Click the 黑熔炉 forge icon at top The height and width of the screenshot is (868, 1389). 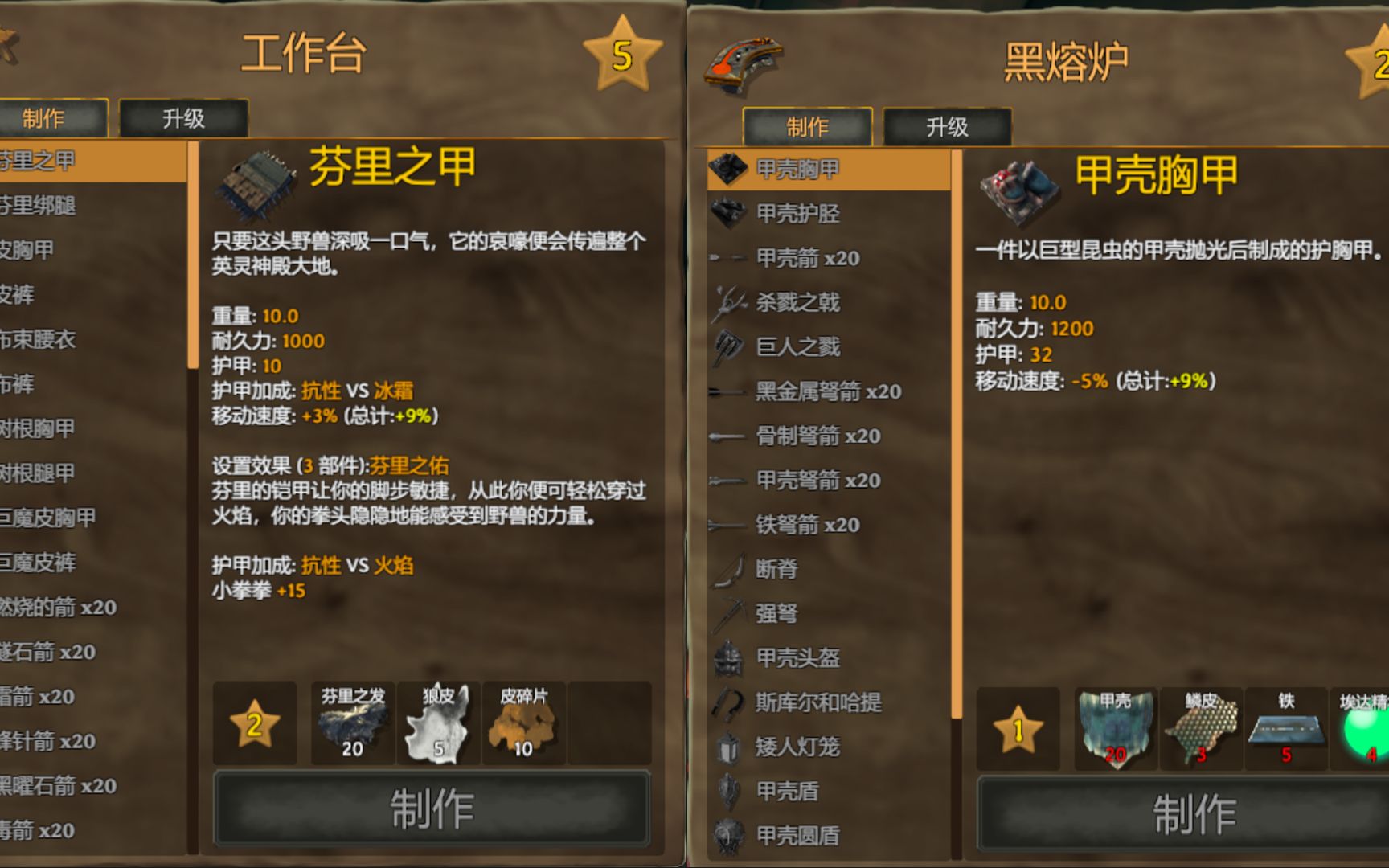click(x=744, y=60)
